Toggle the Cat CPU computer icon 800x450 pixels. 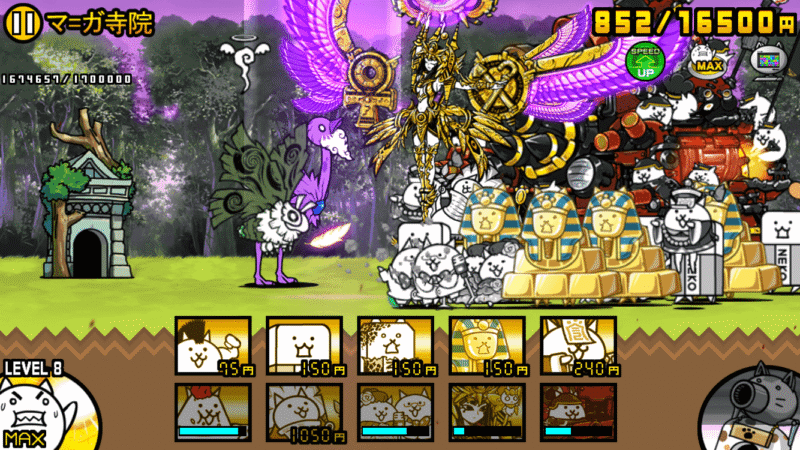tap(765, 60)
